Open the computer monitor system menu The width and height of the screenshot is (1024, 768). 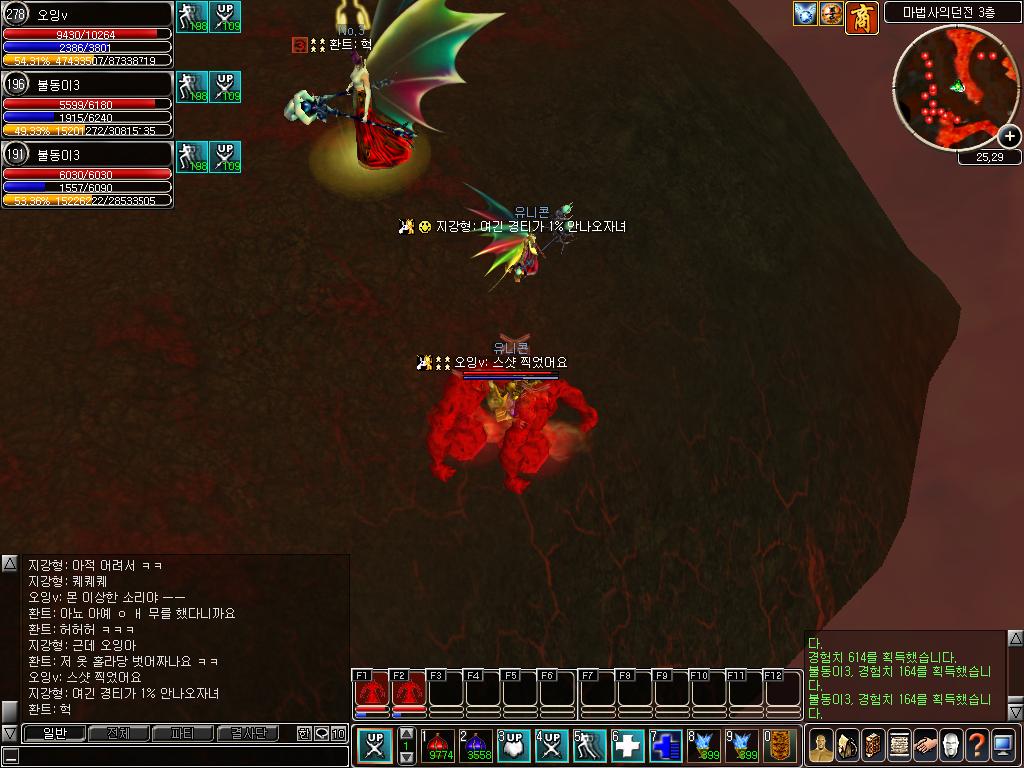click(x=1003, y=745)
